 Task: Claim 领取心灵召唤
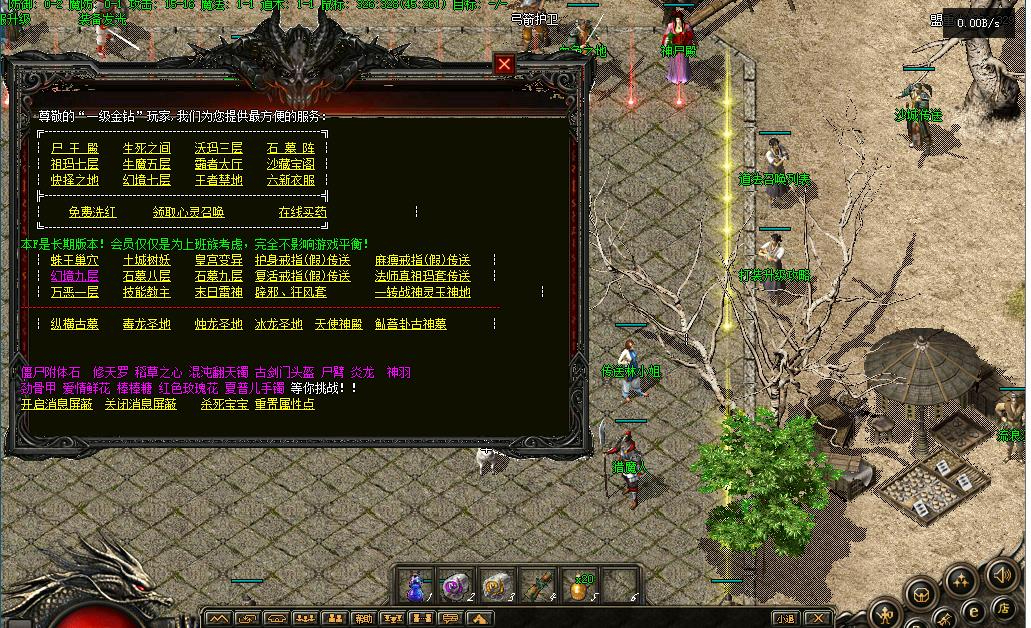click(188, 212)
